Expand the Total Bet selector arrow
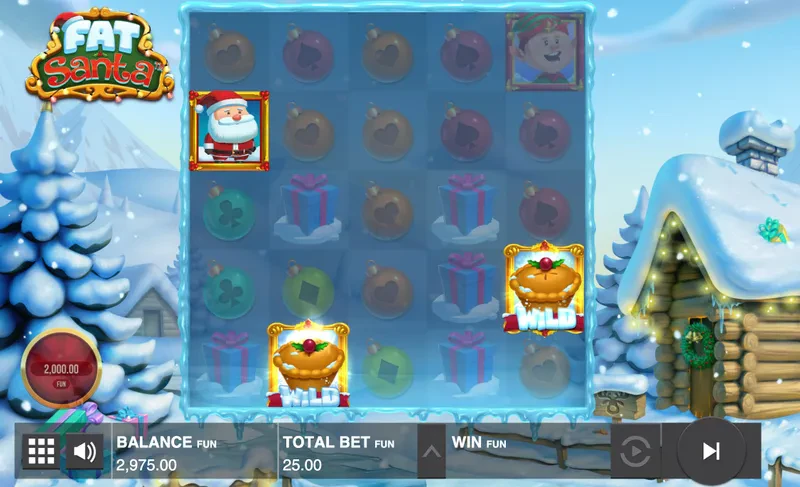This screenshot has width=800, height=487. [431, 451]
